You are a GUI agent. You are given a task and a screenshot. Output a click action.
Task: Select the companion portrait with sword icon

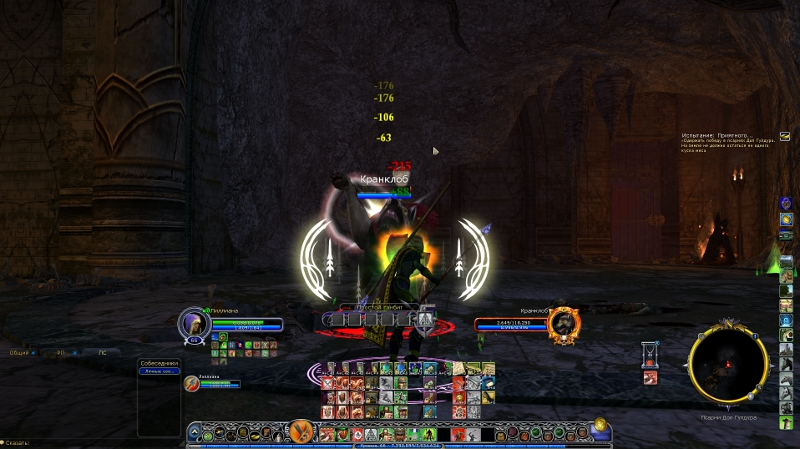[x=190, y=382]
